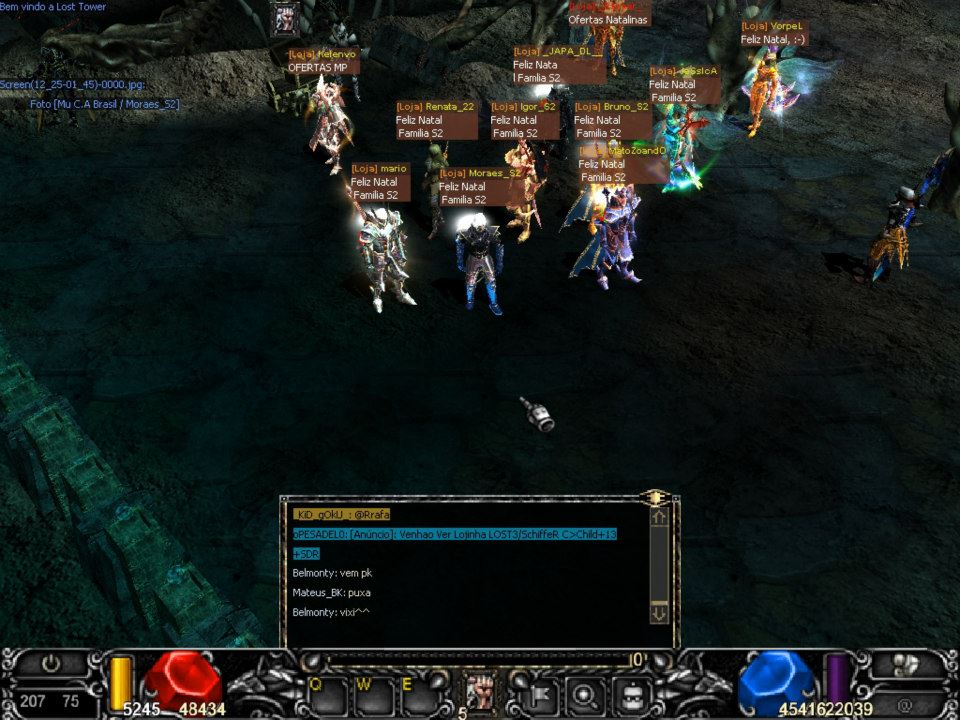Open Moraes_S2's [Loja] store label
Image resolution: width=960 pixels, height=720 pixels.
pos(481,173)
